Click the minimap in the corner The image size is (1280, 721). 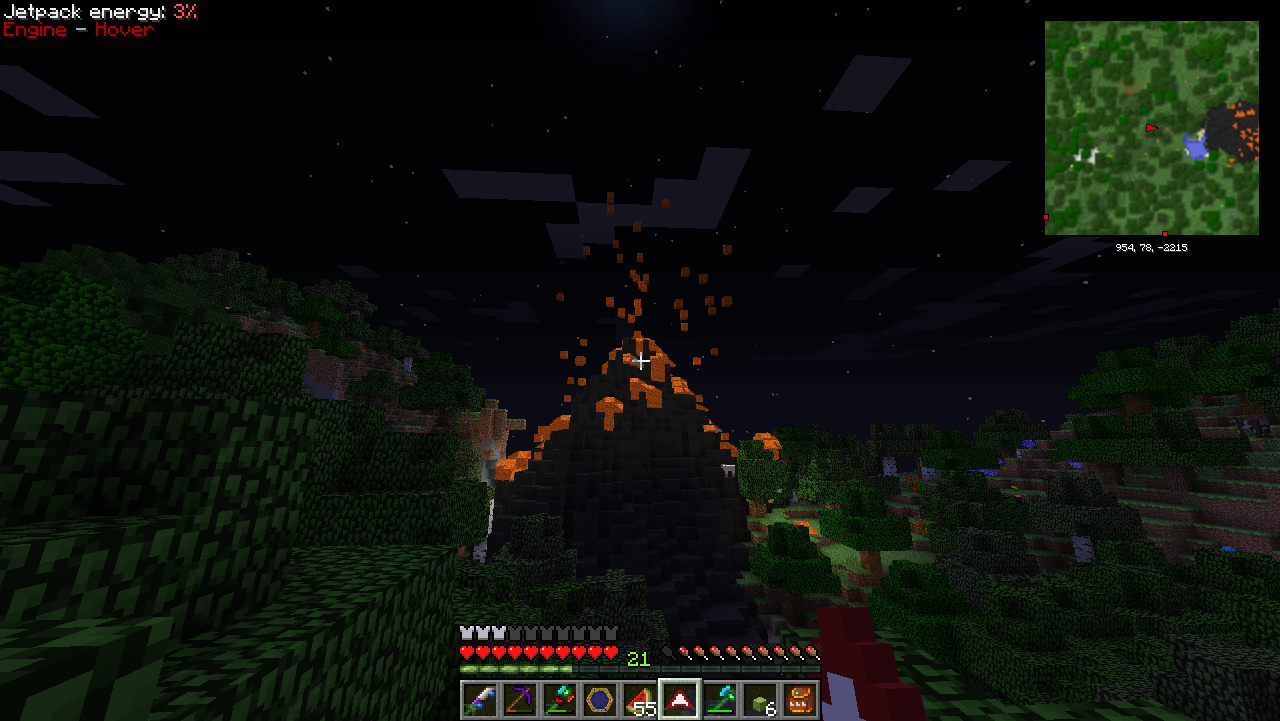pos(1151,128)
